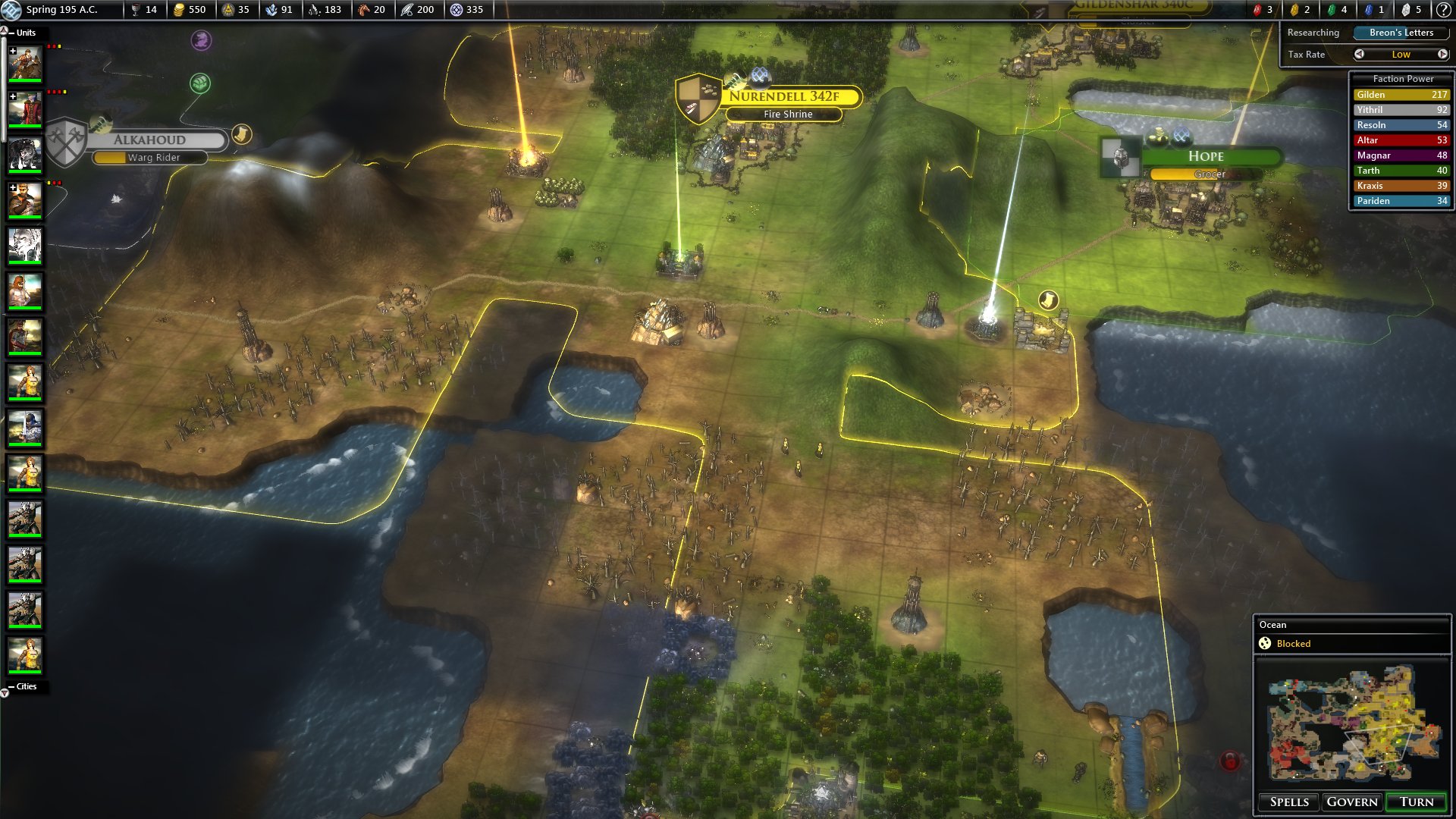Increase tax rate with the right arrow
Screen dimensions: 1456x819
[x=1442, y=54]
